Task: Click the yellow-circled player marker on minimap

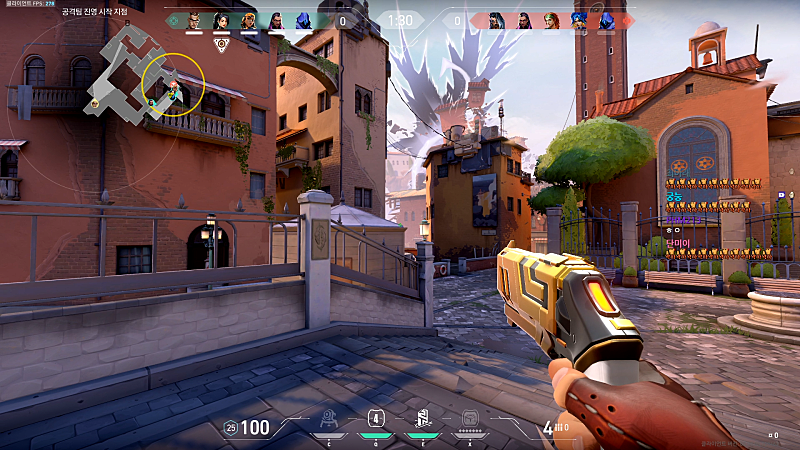Action: coord(173,92)
